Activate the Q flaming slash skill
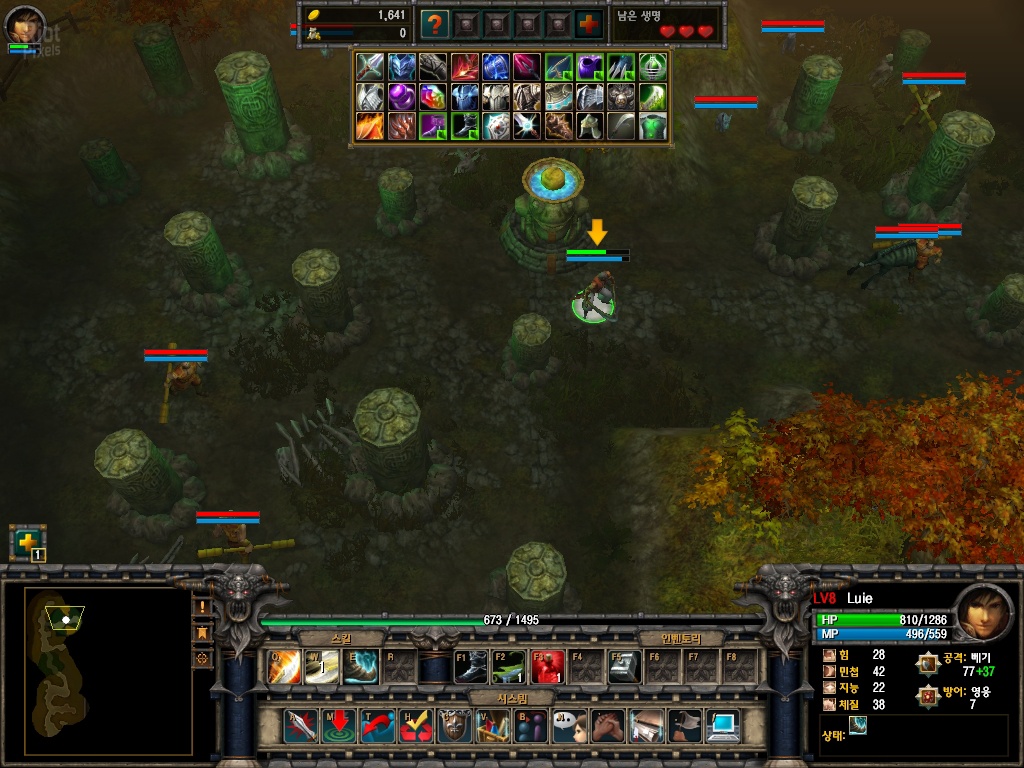This screenshot has height=768, width=1024. point(284,666)
